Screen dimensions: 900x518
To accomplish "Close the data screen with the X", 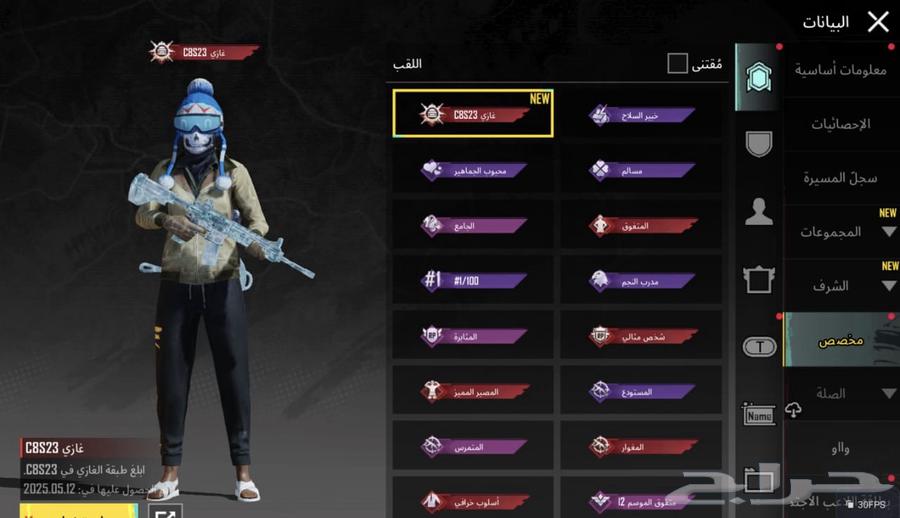I will tap(878, 22).
